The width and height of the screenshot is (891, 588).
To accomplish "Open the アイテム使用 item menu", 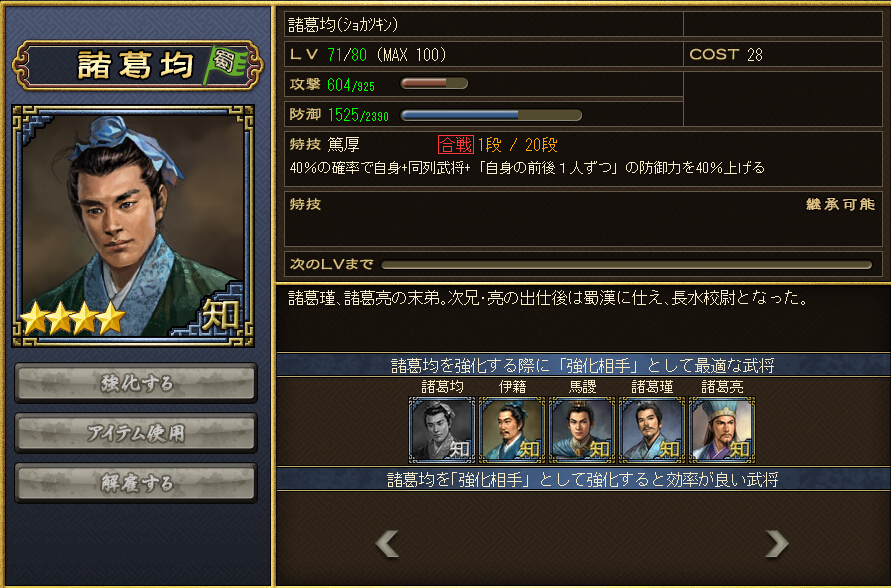I will tap(136, 433).
